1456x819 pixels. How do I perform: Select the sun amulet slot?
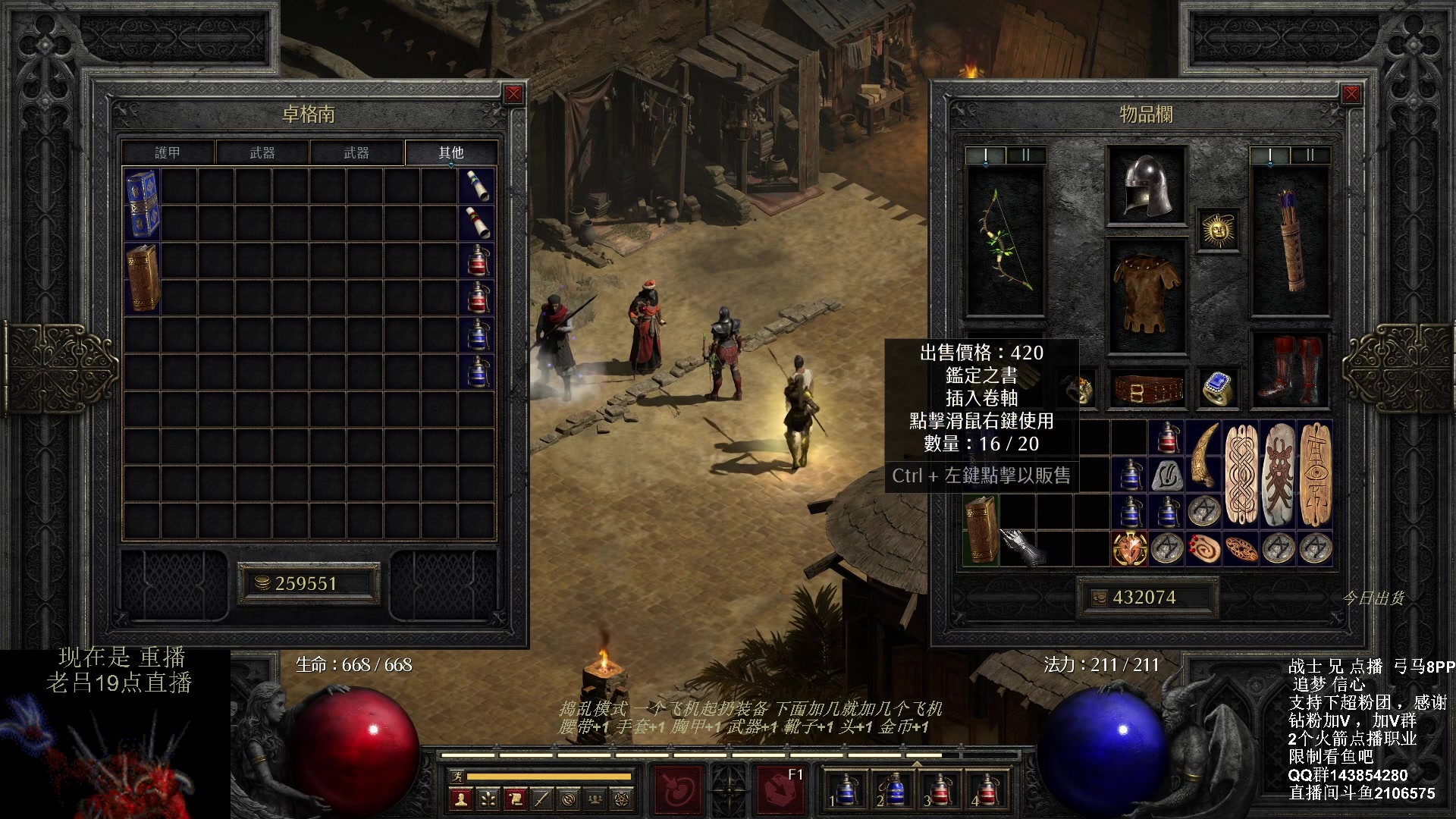(x=1218, y=230)
